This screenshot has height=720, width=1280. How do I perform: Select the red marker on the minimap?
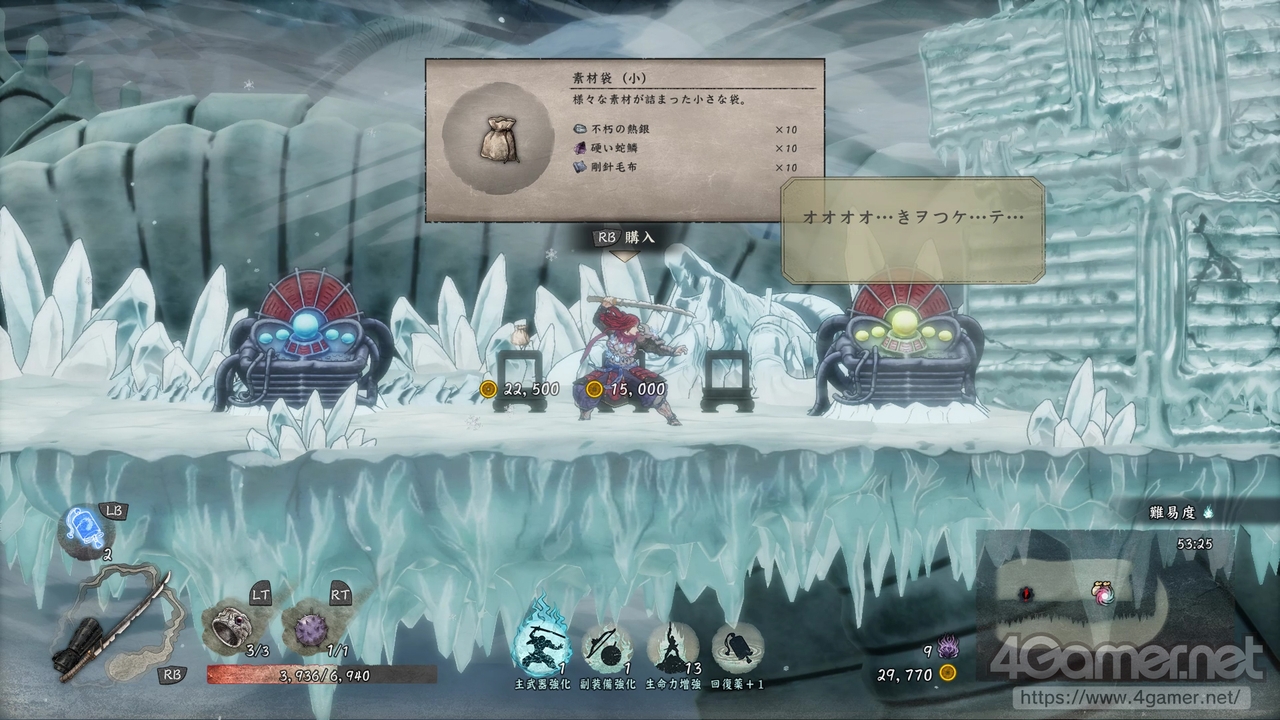[x=1025, y=594]
